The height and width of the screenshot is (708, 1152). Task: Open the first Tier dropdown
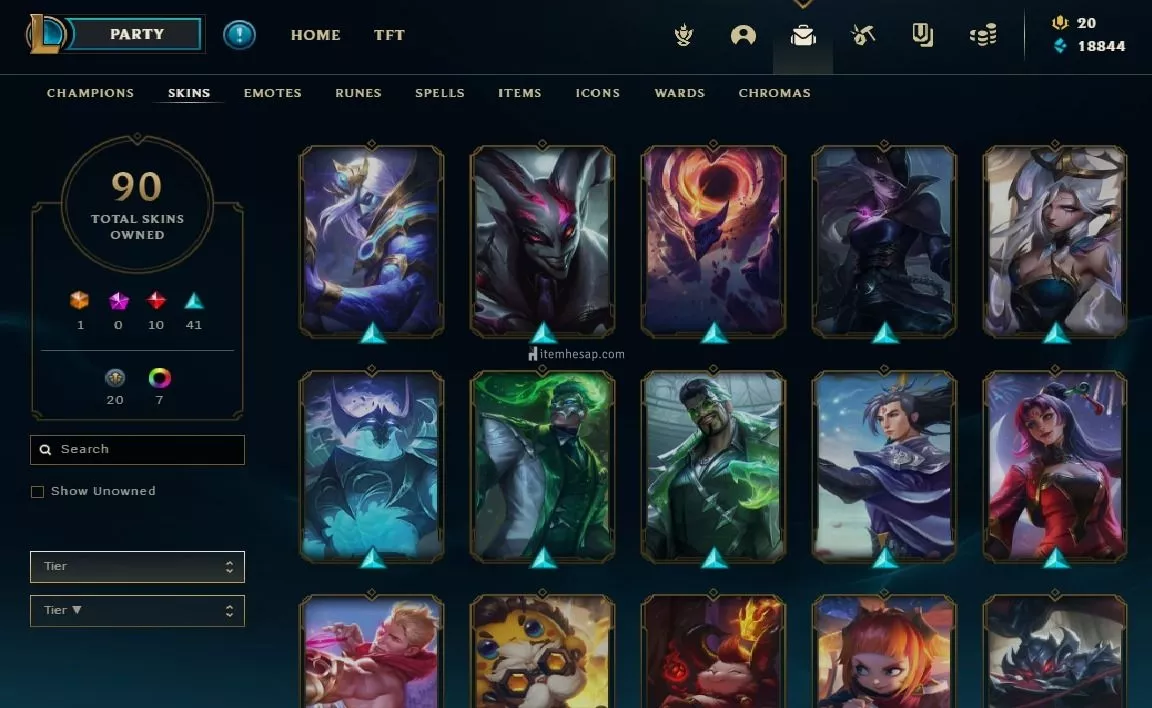click(137, 567)
